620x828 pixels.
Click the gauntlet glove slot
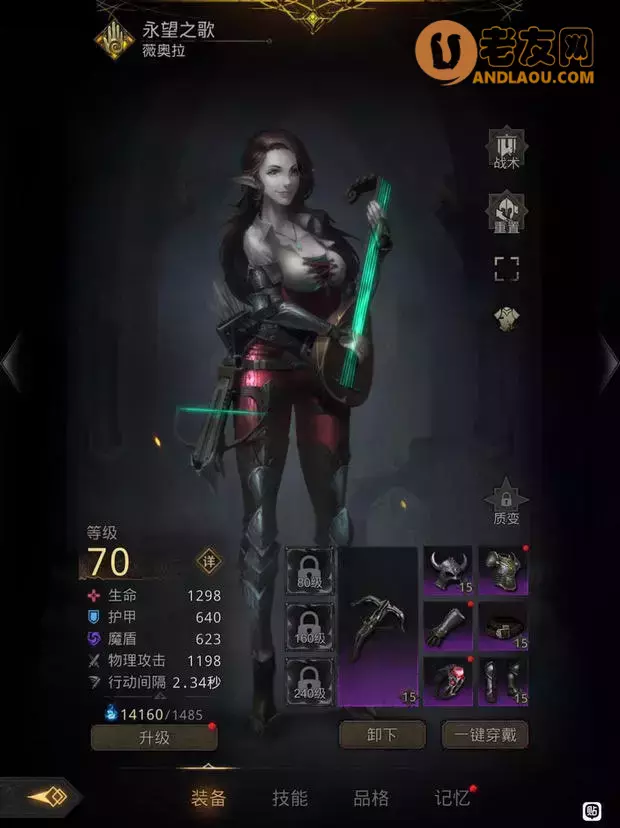click(447, 626)
